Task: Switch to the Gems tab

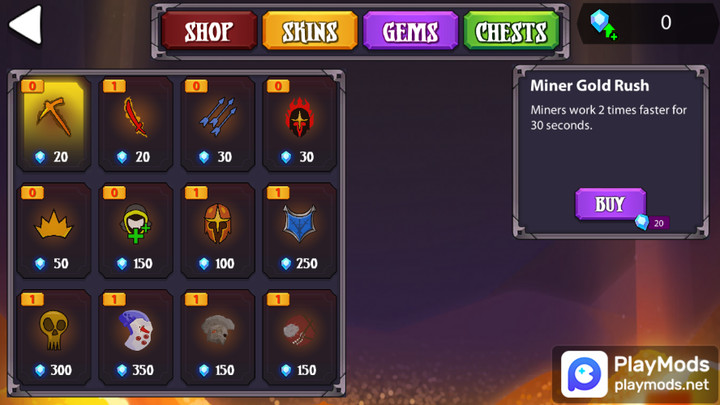Action: [x=410, y=32]
